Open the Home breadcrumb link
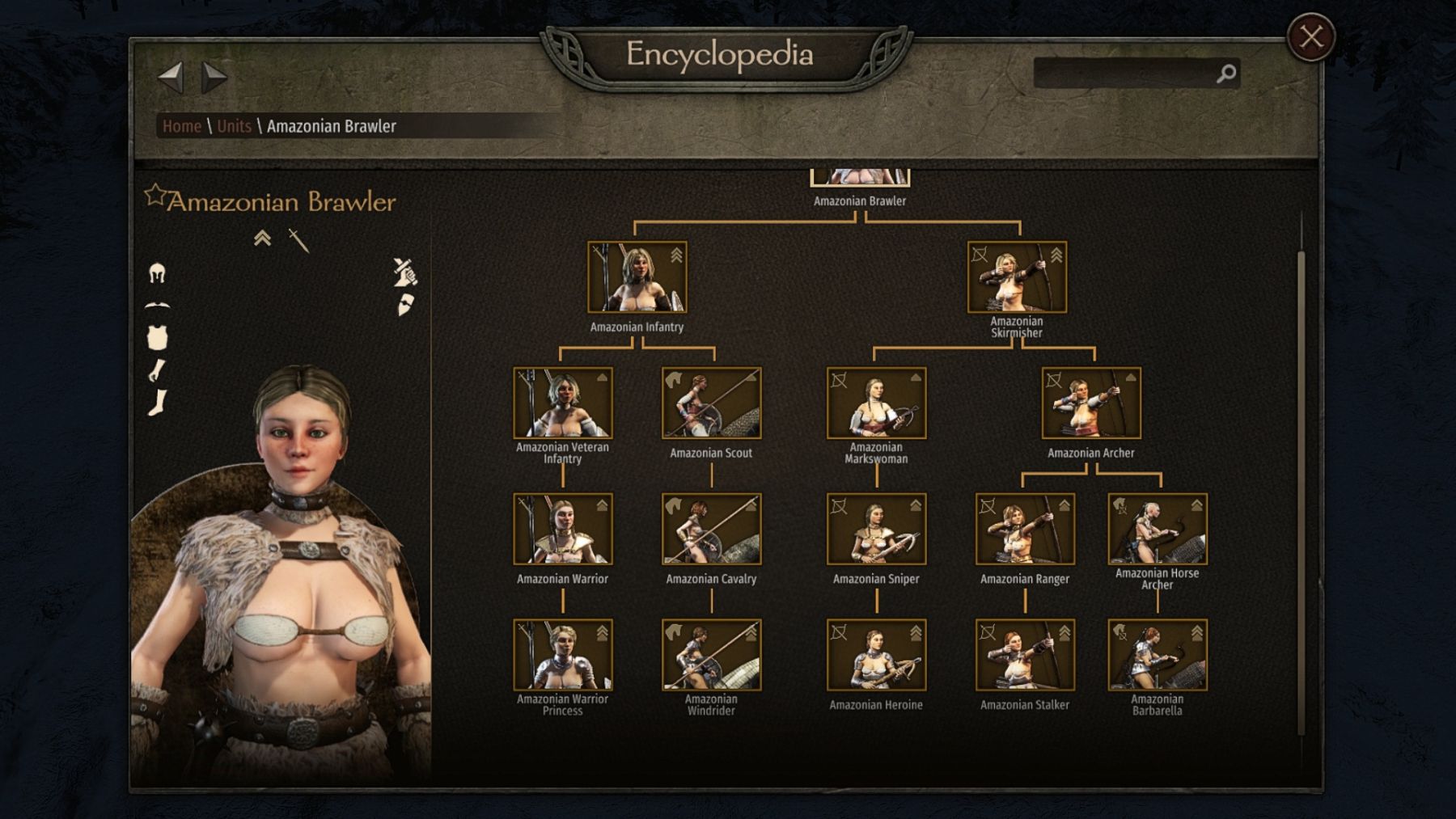The image size is (1456, 819). point(181,126)
